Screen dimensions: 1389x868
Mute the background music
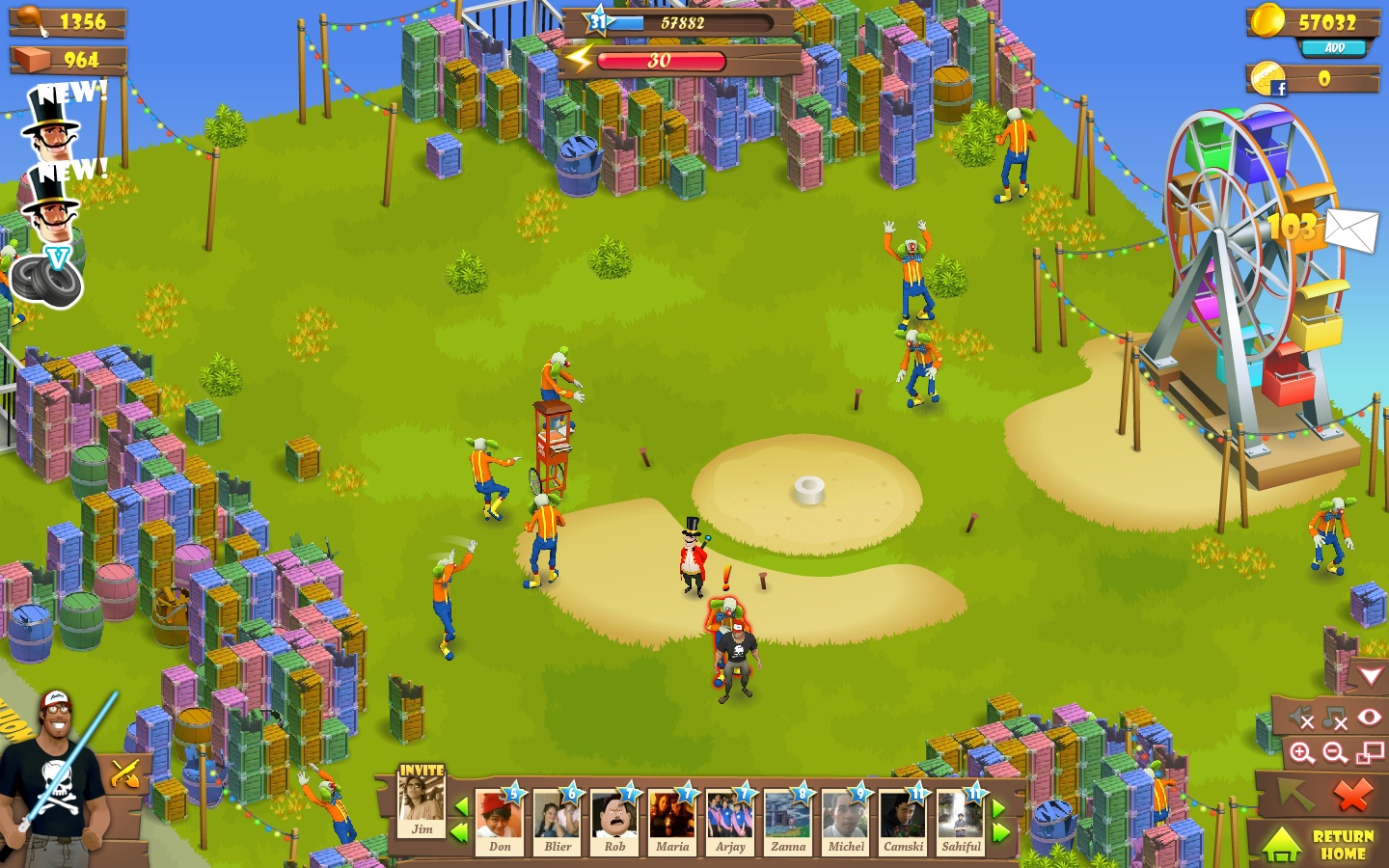click(x=1334, y=717)
